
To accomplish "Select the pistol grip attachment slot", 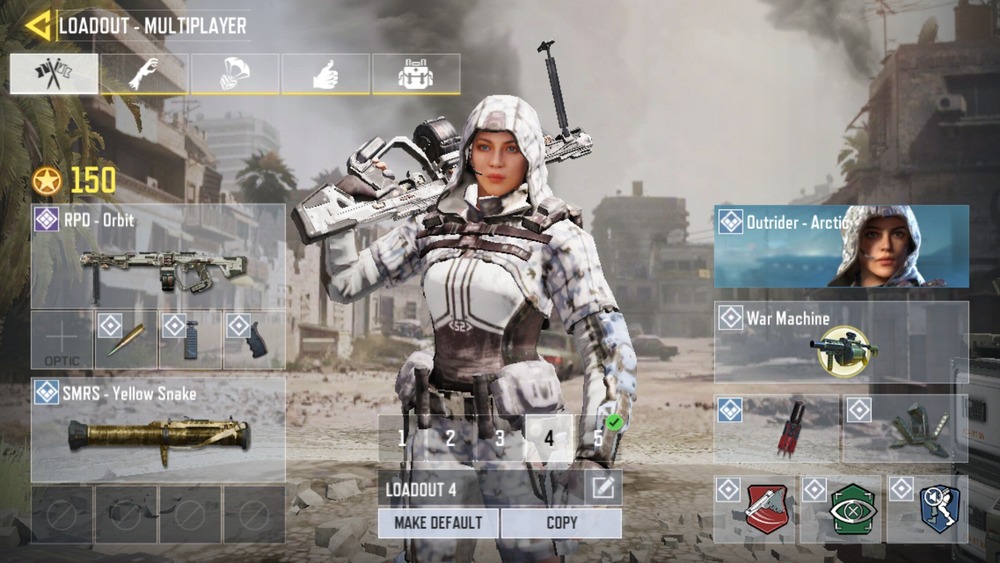I will [x=253, y=340].
